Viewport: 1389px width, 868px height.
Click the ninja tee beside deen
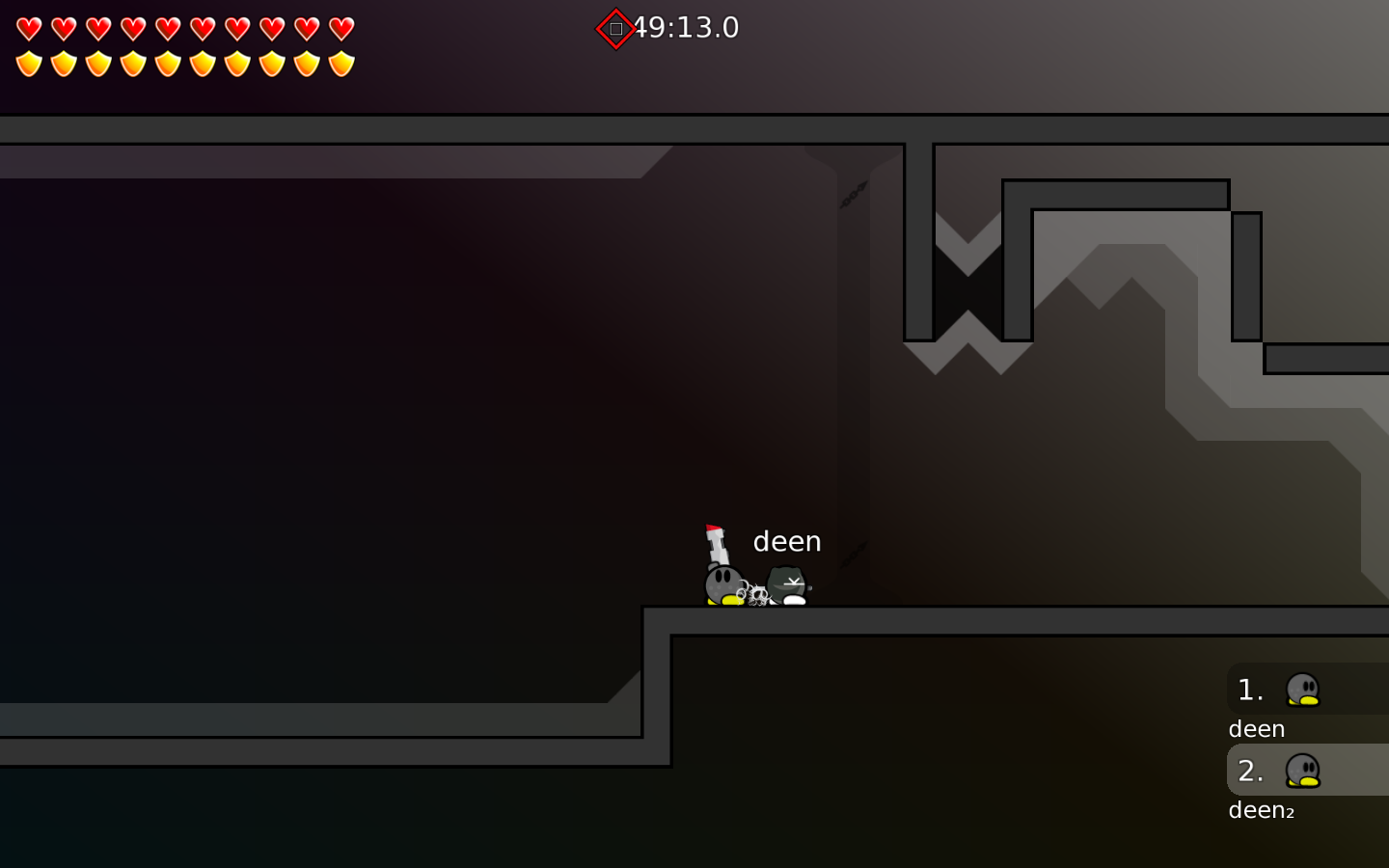(x=784, y=583)
